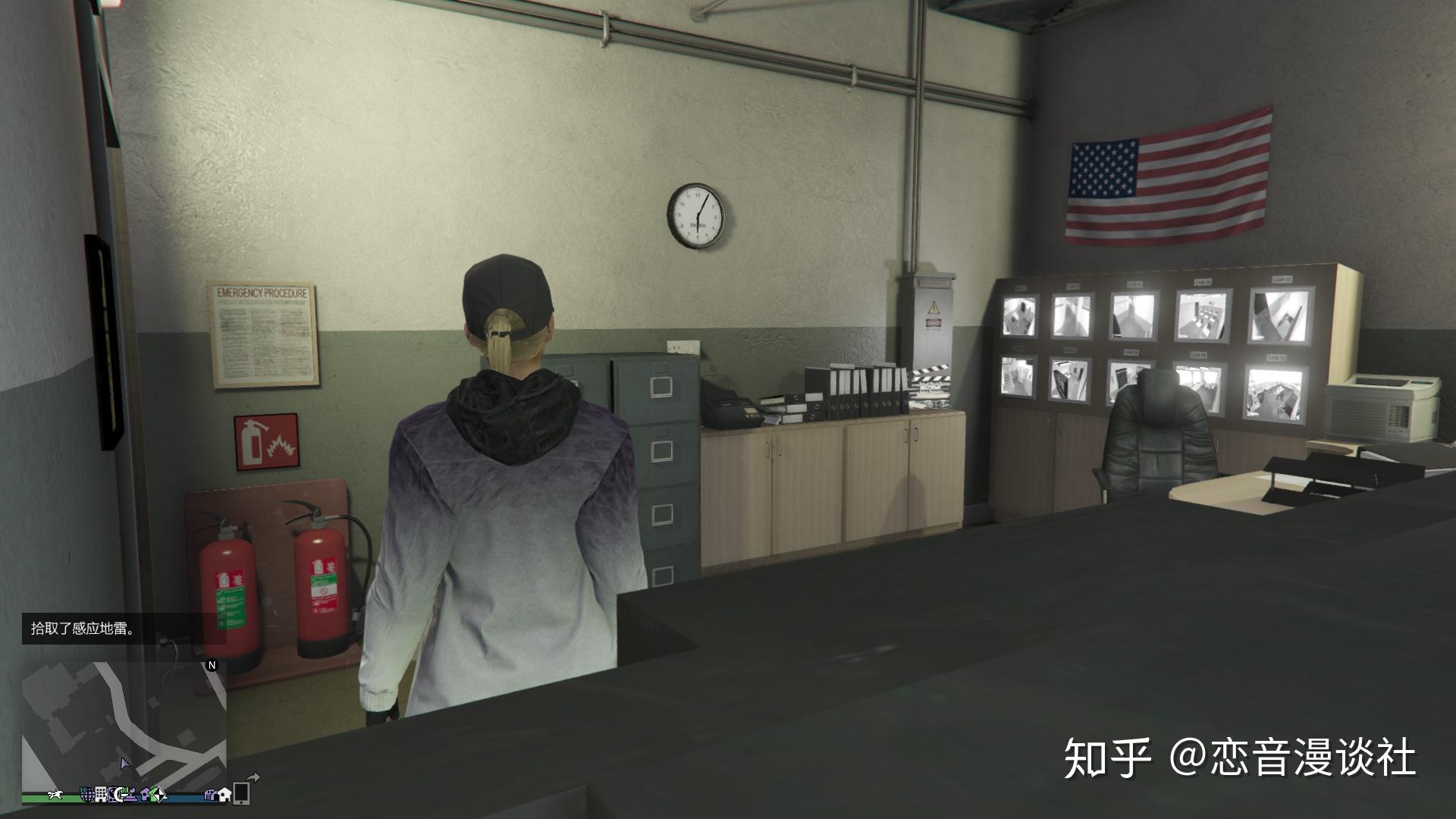This screenshot has width=1456, height=819.
Task: Click the N north indicator on the minimap
Action: (212, 666)
